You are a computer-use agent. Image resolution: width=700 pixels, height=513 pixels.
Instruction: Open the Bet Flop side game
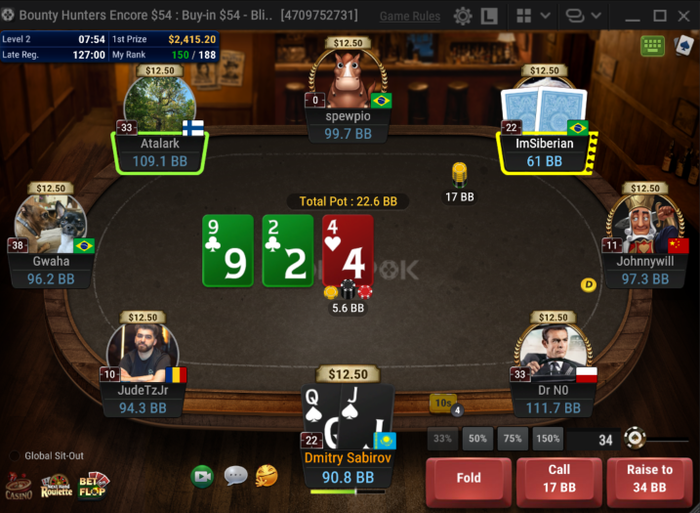94,485
